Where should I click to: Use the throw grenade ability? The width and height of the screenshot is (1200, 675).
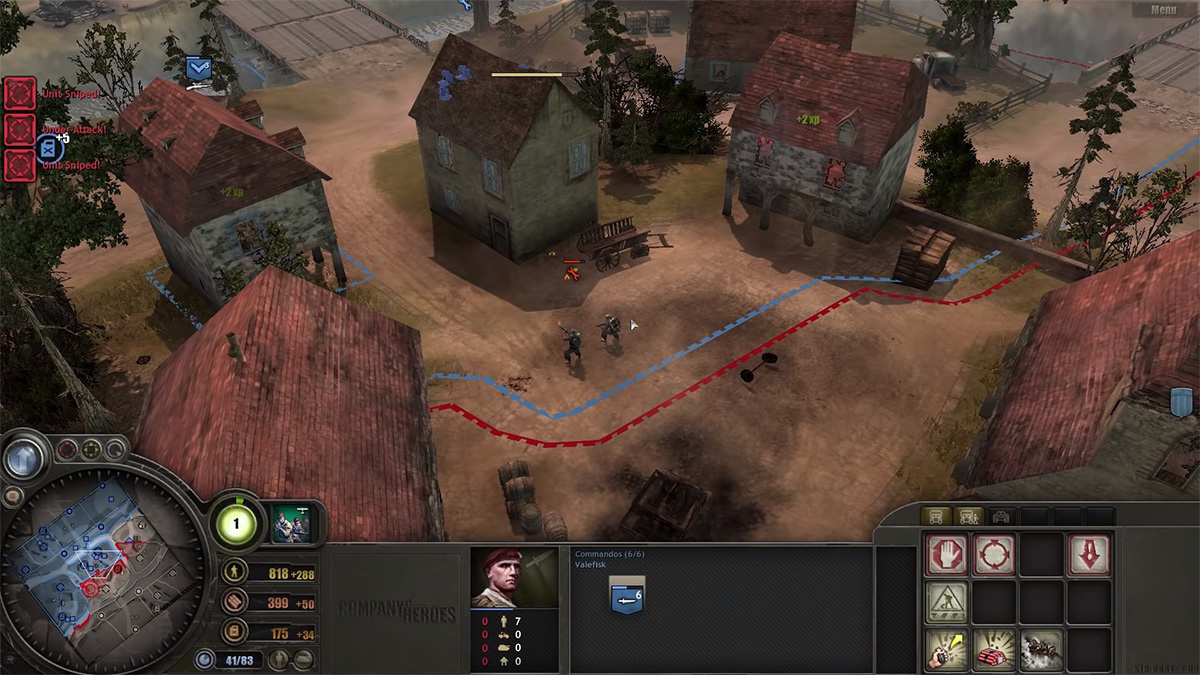(946, 649)
